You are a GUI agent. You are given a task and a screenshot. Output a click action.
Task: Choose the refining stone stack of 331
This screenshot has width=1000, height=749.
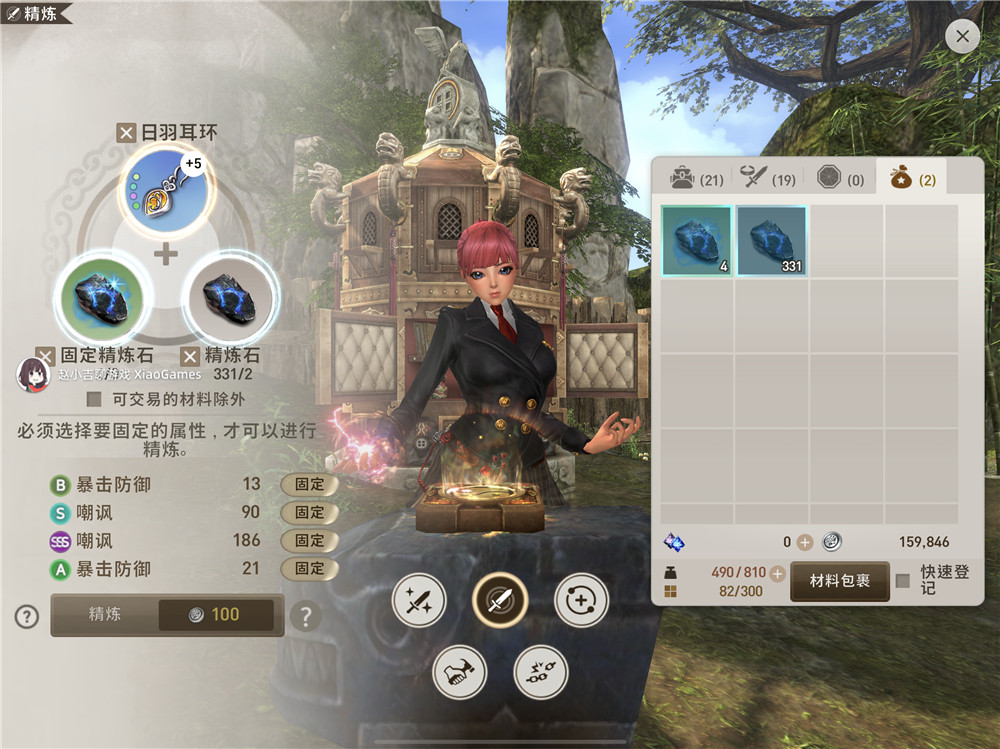771,241
